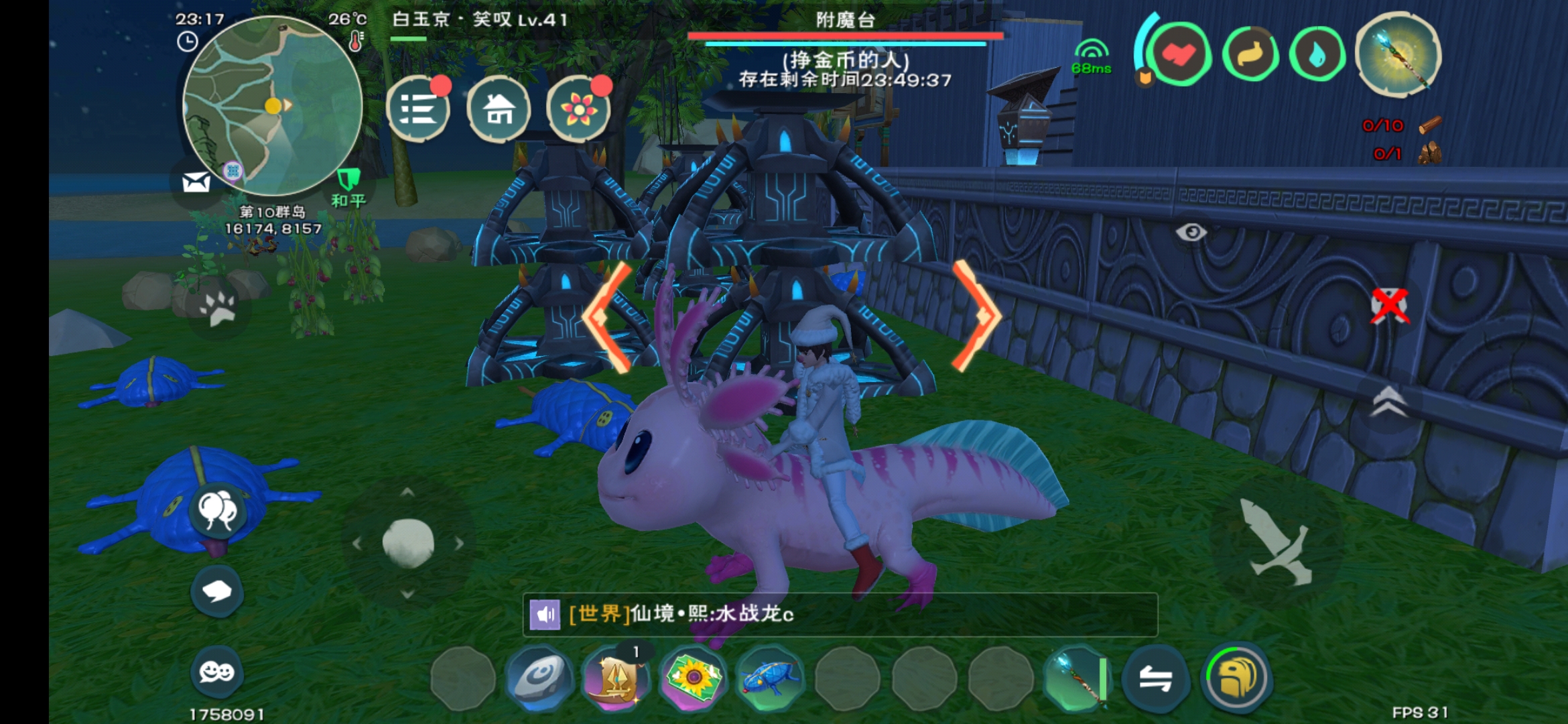Open the task list menu button
Viewport: 1568px width, 724px height.
418,109
